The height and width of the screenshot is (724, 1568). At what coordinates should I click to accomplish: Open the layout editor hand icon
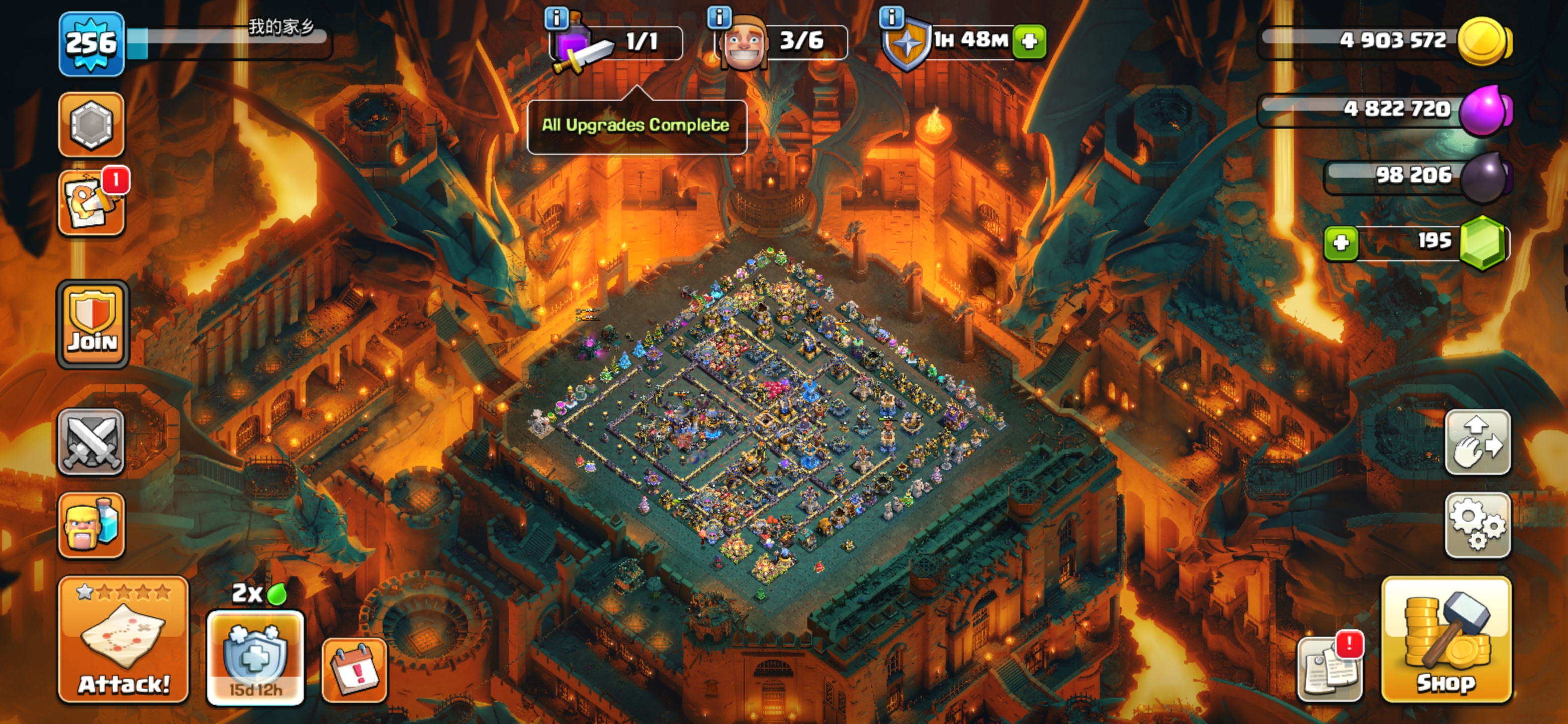point(1478,442)
